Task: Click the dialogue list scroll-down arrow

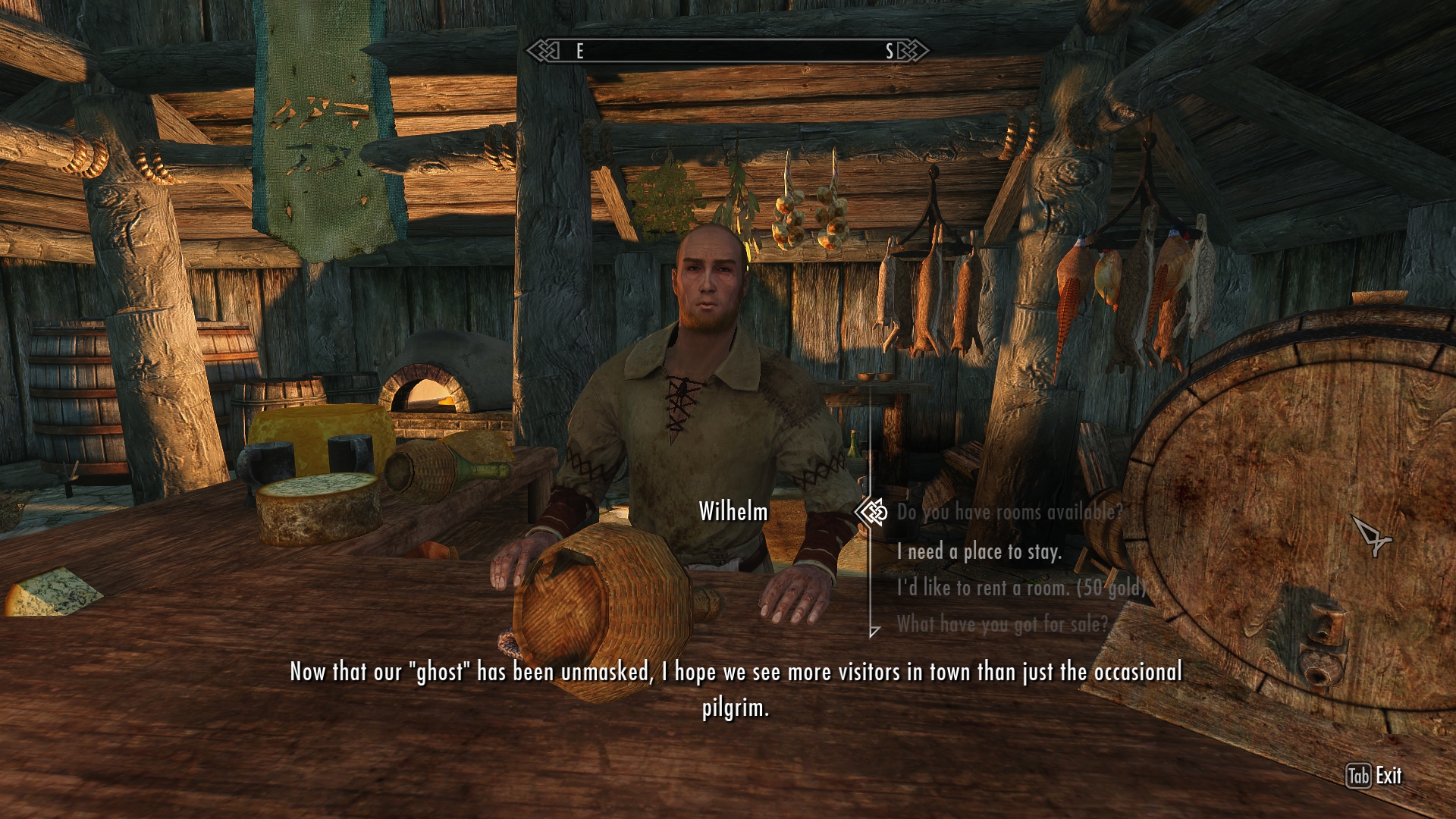Action: [x=874, y=631]
